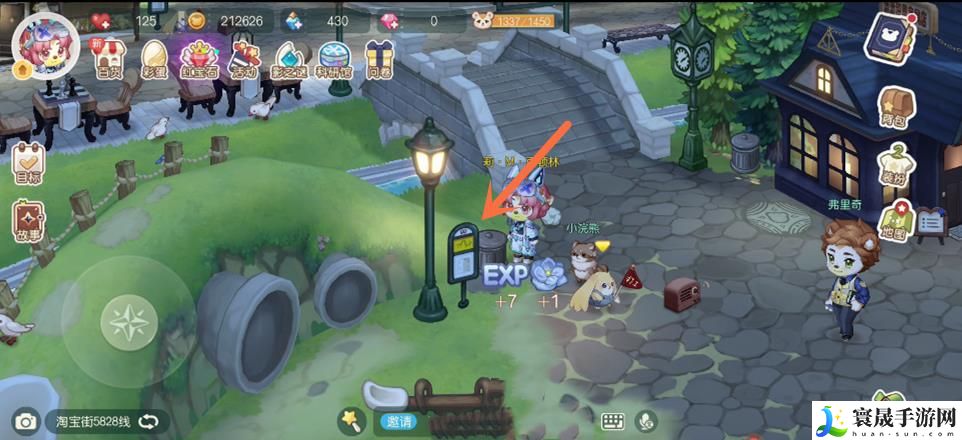Open the 装扮 outfit menu

pyautogui.click(x=893, y=165)
